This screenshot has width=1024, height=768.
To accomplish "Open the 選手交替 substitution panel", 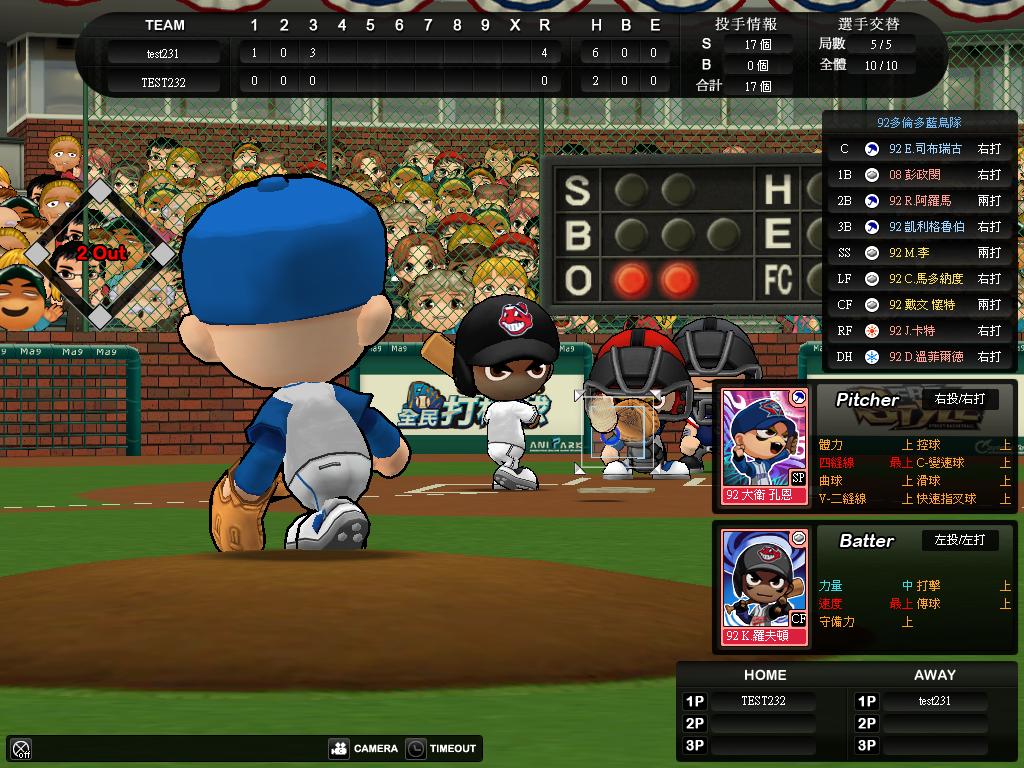I will (867, 24).
